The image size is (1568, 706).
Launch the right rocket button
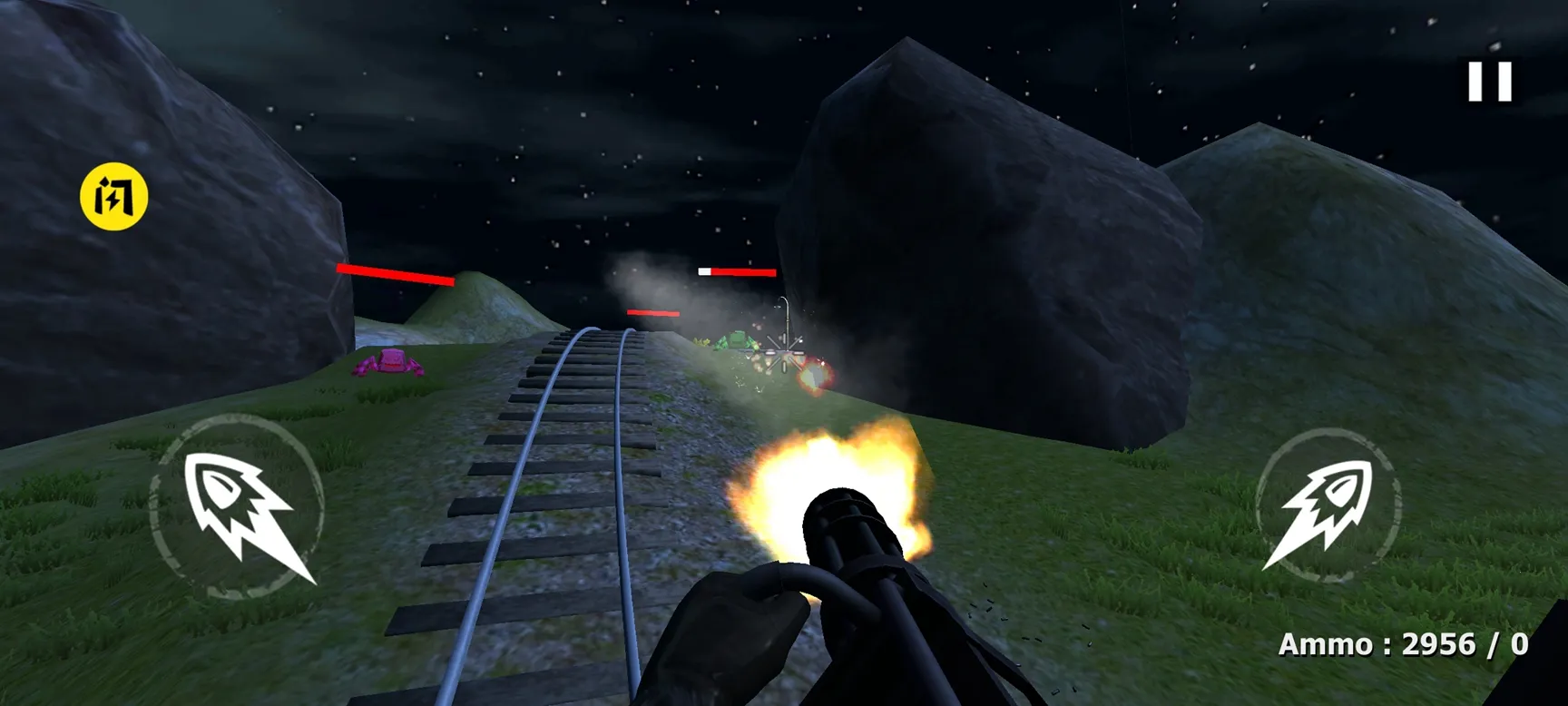pyautogui.click(x=1328, y=505)
